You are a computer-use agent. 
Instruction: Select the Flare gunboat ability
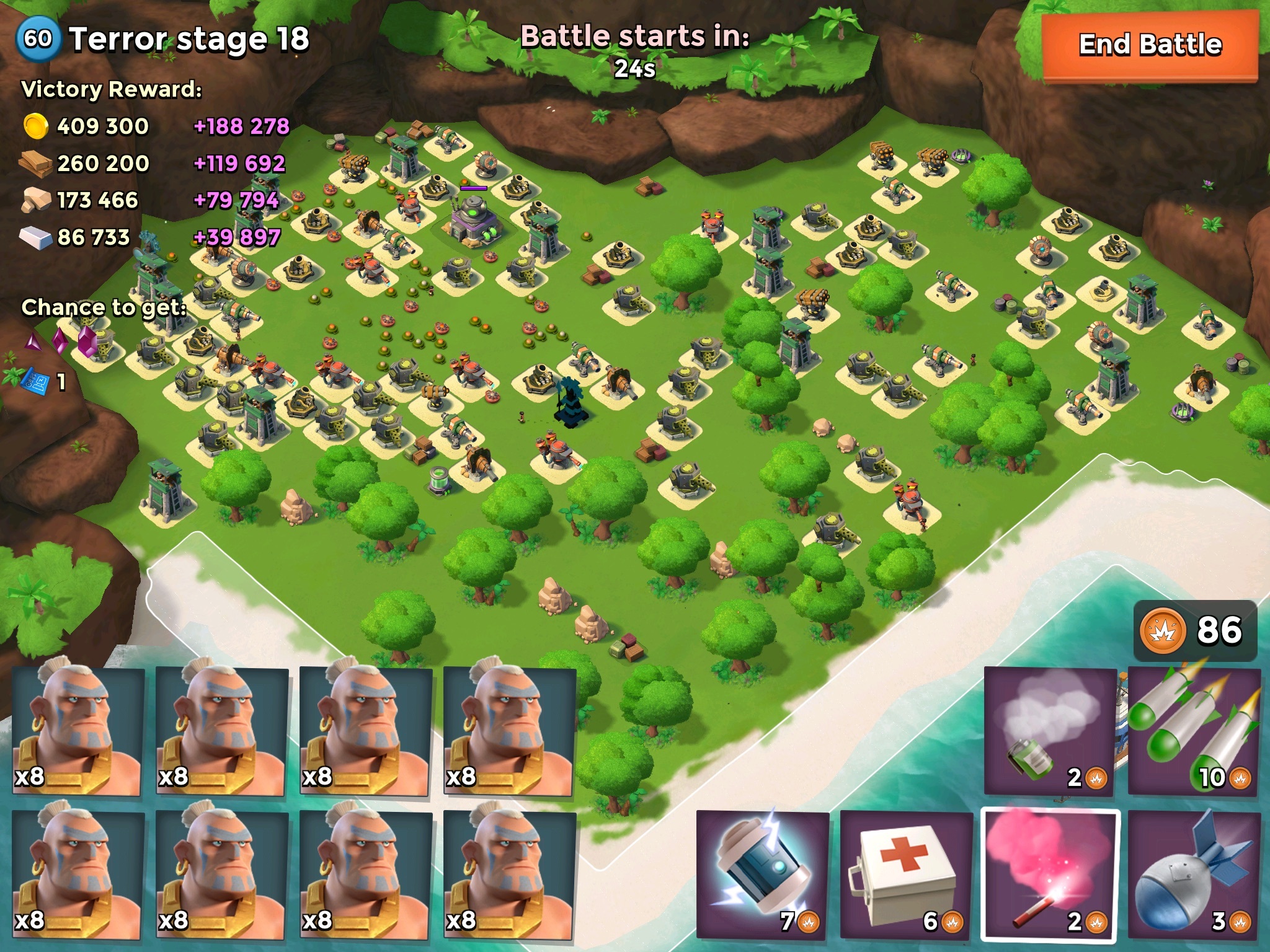1050,874
